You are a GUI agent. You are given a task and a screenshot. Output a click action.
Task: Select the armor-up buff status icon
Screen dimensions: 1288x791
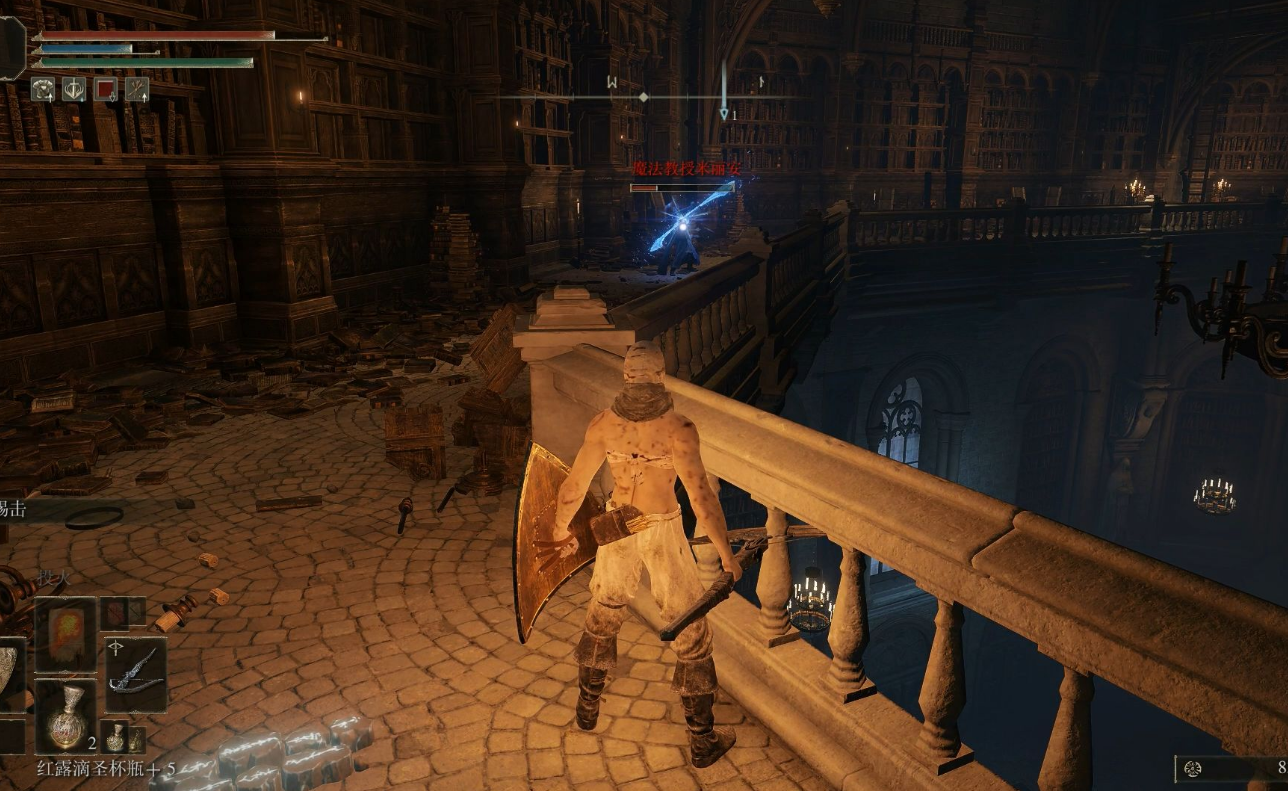pos(42,89)
